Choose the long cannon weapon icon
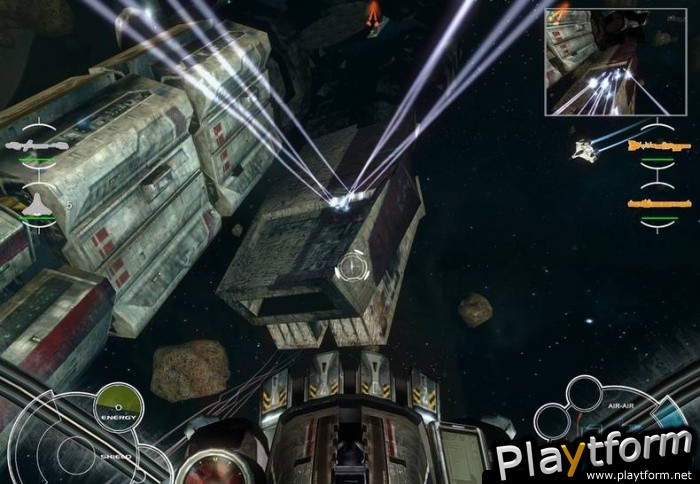The height and width of the screenshot is (484, 700). click(x=37, y=146)
